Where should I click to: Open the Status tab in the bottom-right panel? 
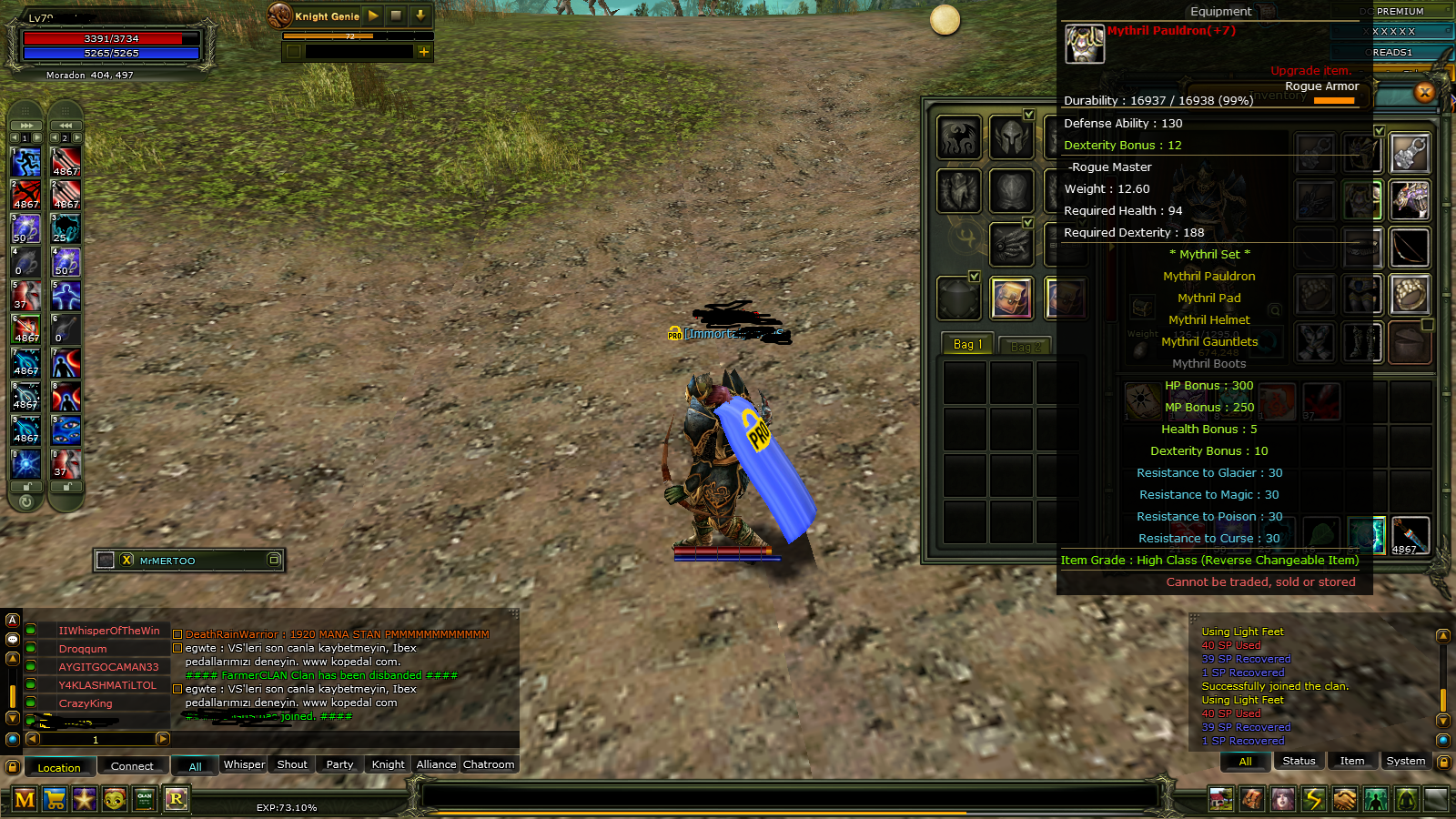(x=1299, y=761)
